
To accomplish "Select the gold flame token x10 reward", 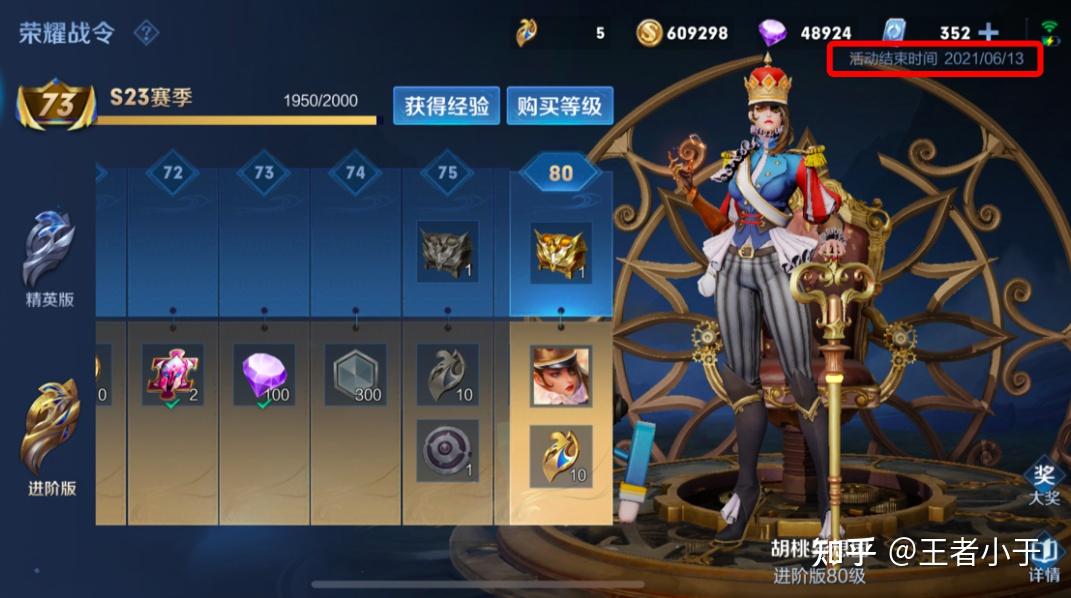I will (560, 455).
